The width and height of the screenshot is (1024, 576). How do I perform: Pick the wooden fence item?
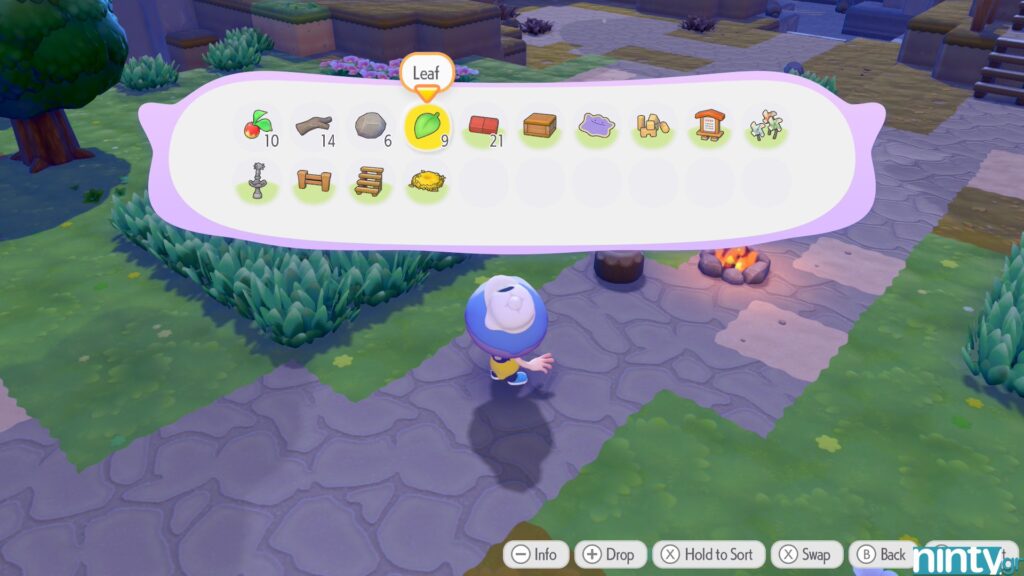click(x=313, y=182)
